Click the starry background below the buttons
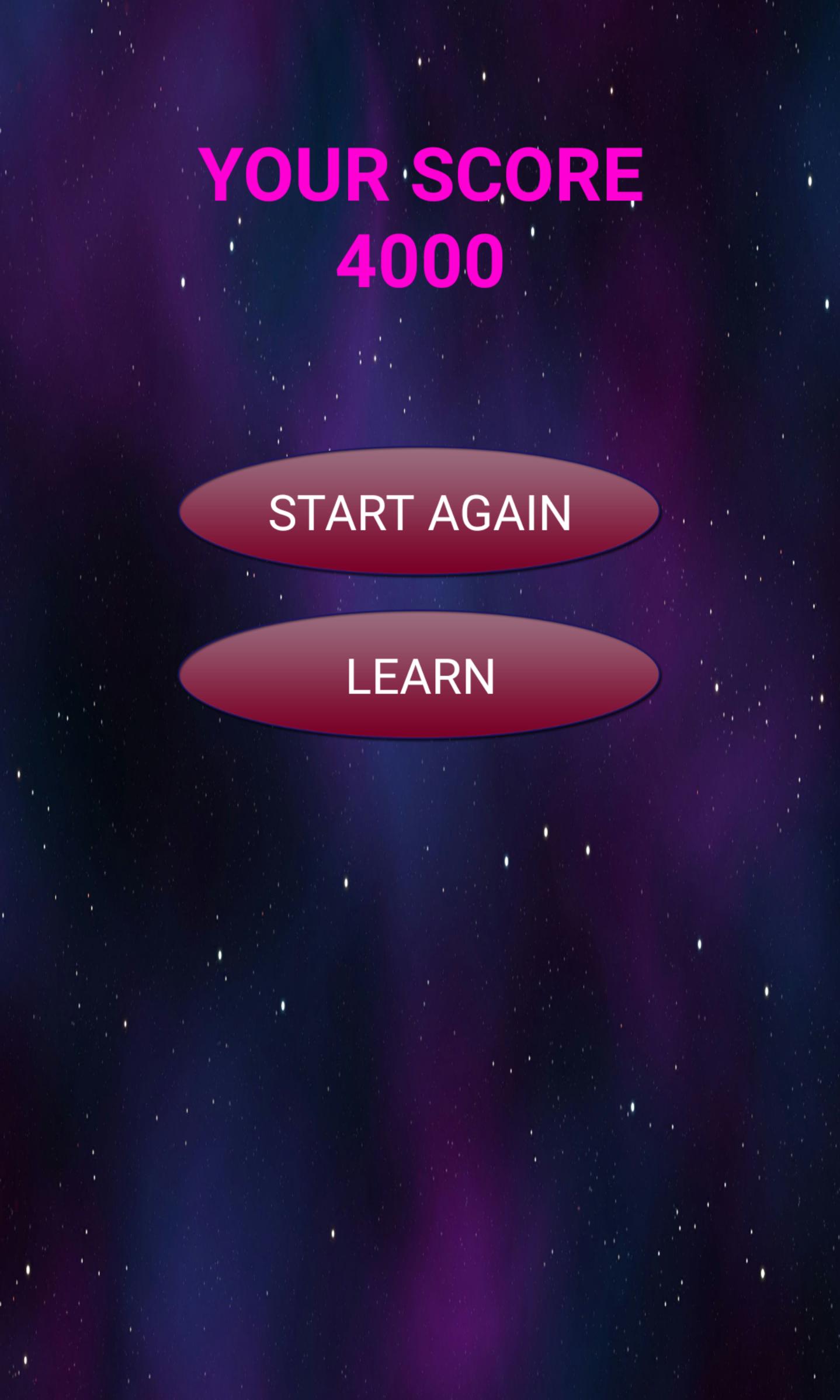Image resolution: width=840 pixels, height=1400 pixels. tap(418, 993)
